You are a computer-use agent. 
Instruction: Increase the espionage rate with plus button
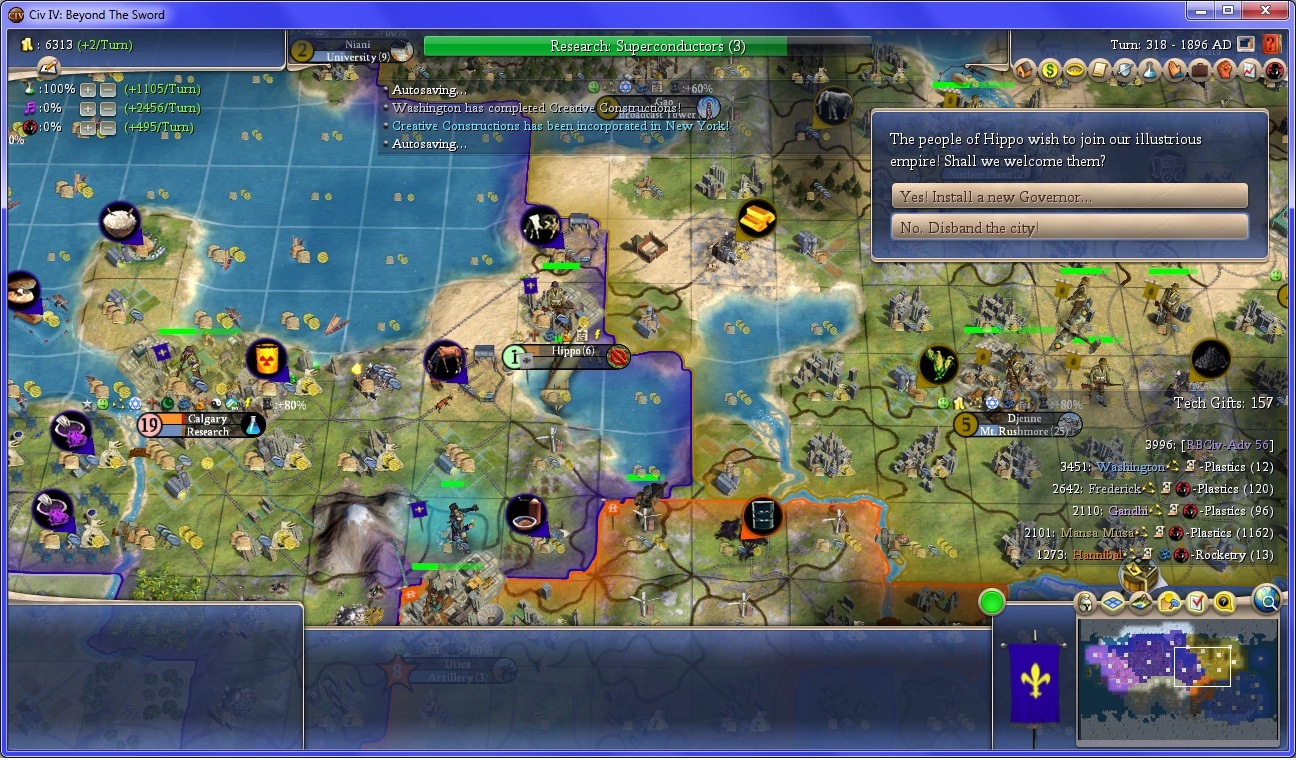coord(88,127)
